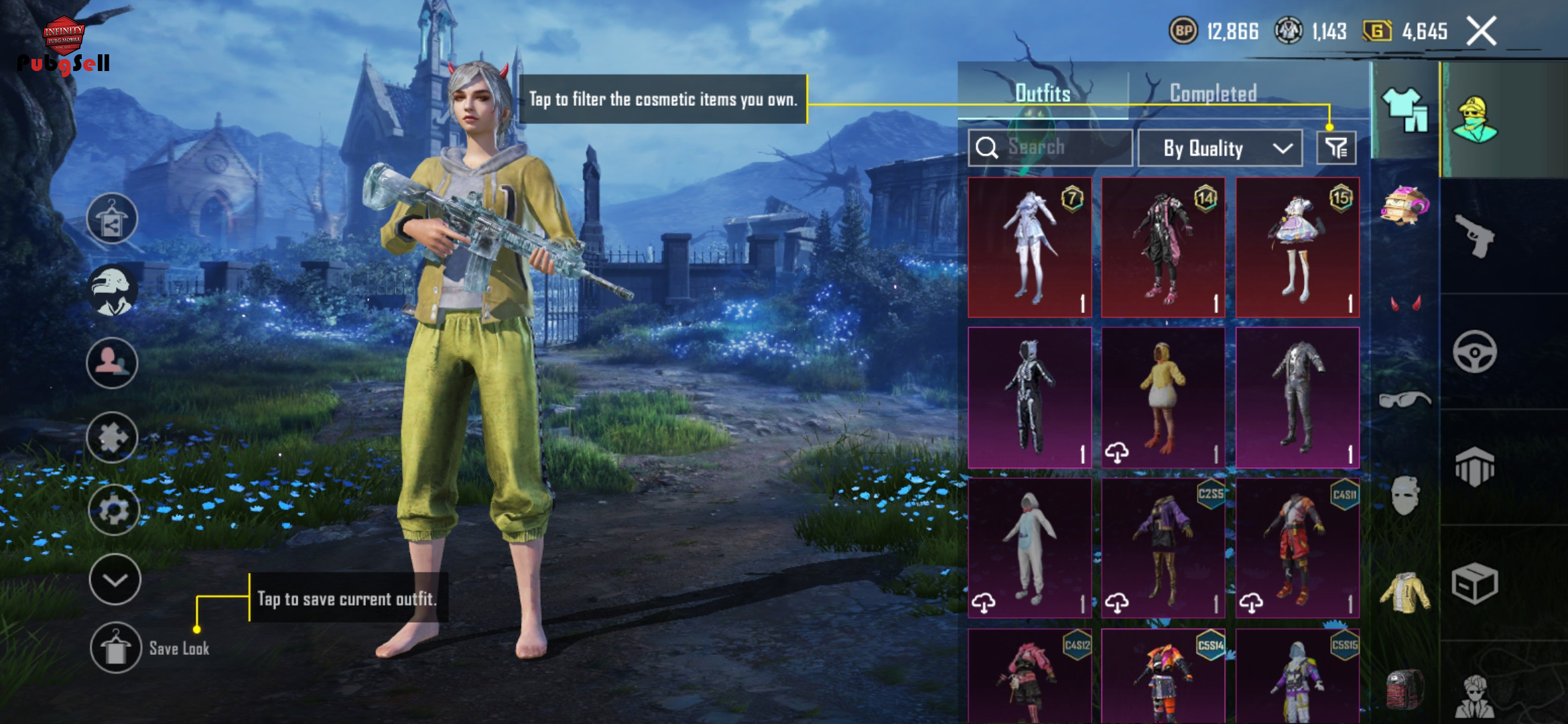
Task: Close the inventory with the X button
Action: click(1481, 32)
